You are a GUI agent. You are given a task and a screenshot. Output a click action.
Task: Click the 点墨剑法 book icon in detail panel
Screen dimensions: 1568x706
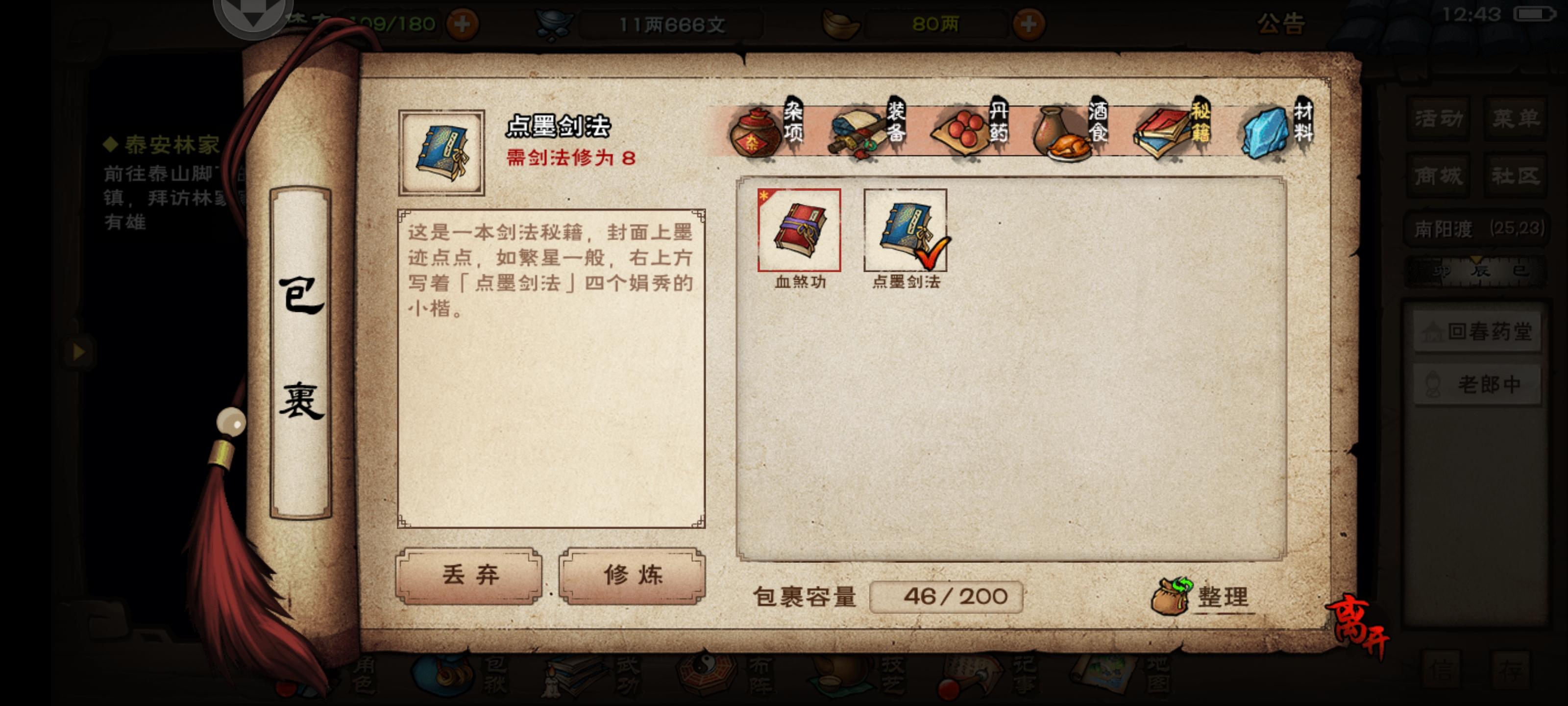coord(441,151)
